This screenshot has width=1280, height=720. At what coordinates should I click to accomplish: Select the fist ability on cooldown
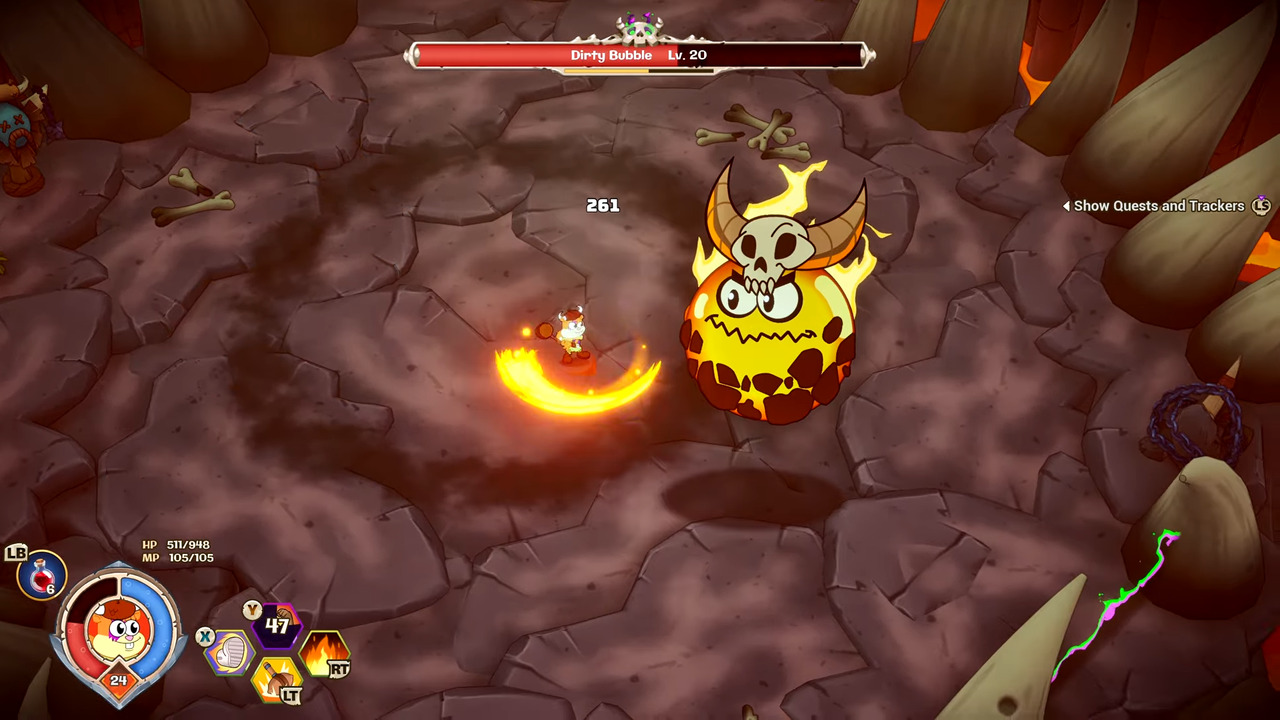(x=277, y=627)
